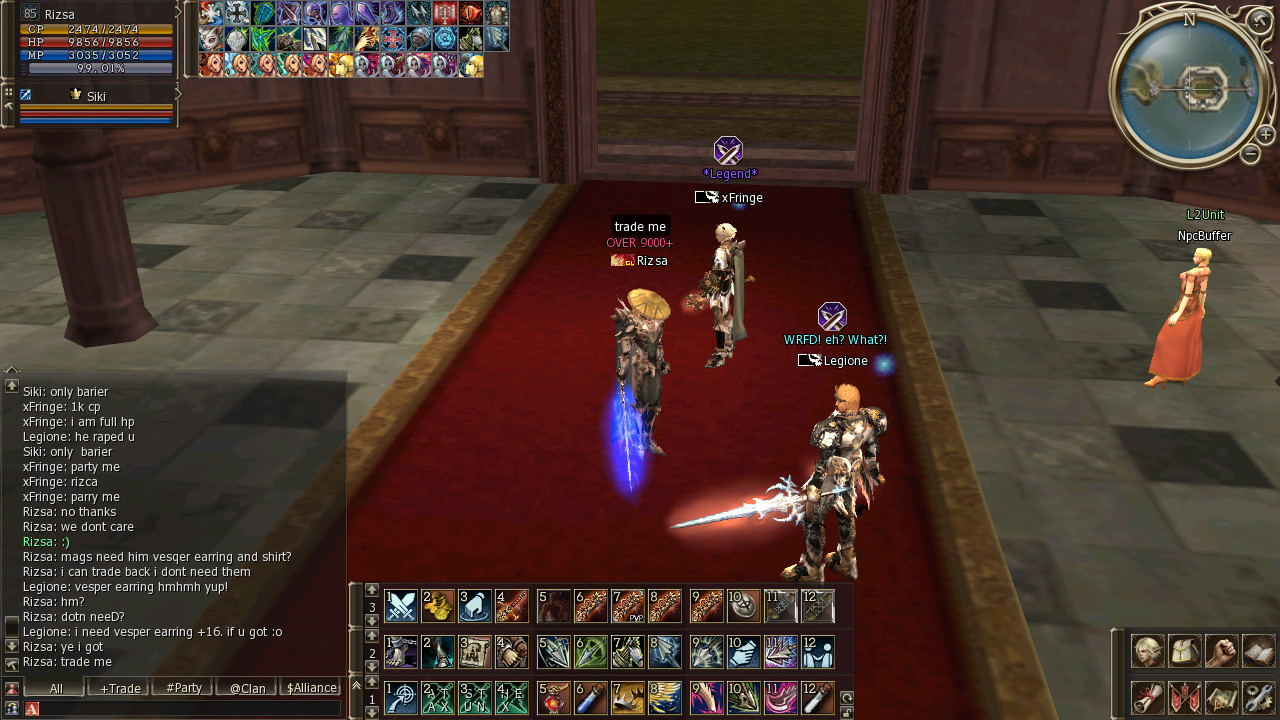Switch to the @Clan chat tab
The image size is (1280, 720).
tap(246, 688)
